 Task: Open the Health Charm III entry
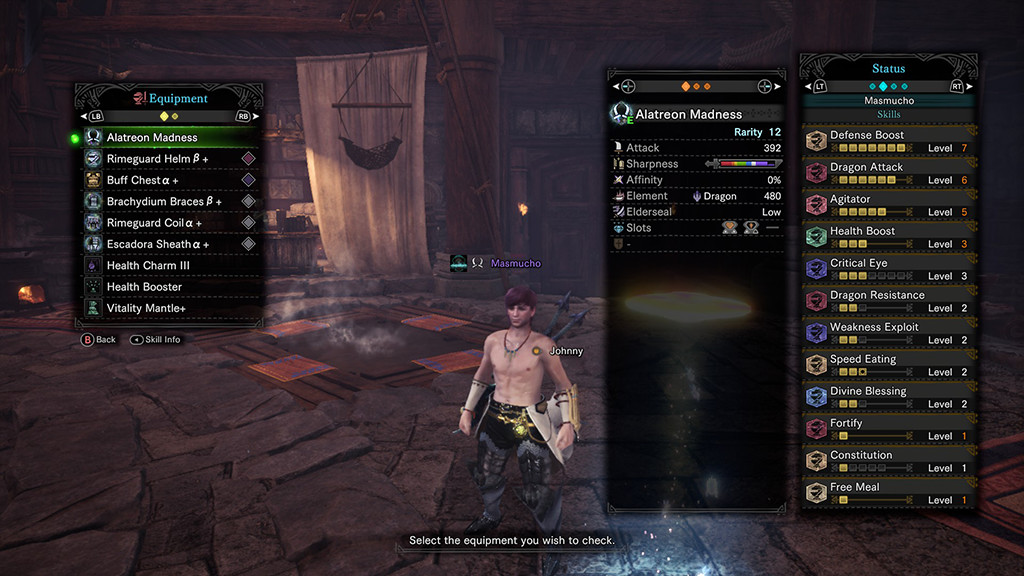point(150,266)
